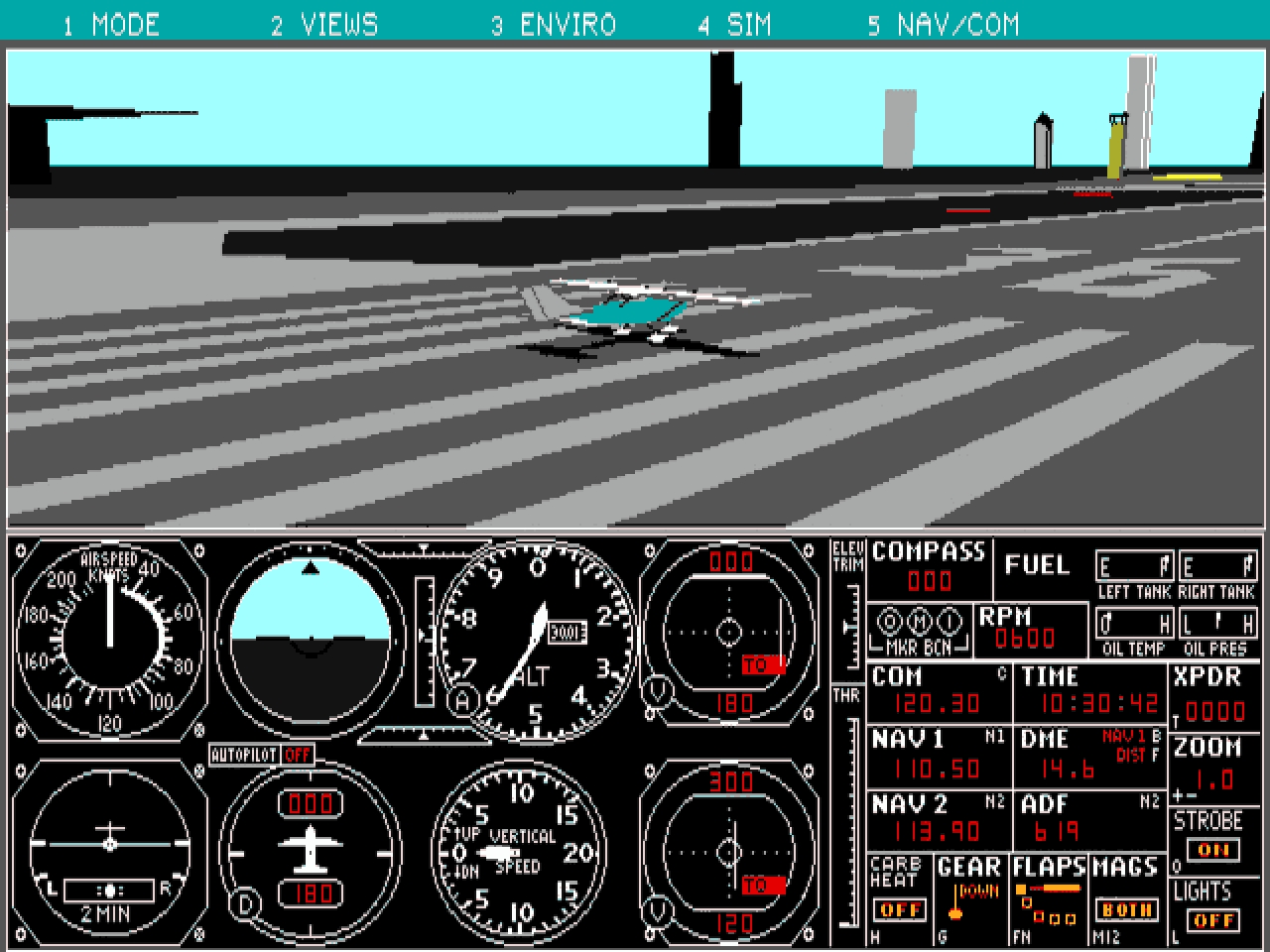Open the MODE menu
The image size is (1270, 952).
pyautogui.click(x=111, y=24)
